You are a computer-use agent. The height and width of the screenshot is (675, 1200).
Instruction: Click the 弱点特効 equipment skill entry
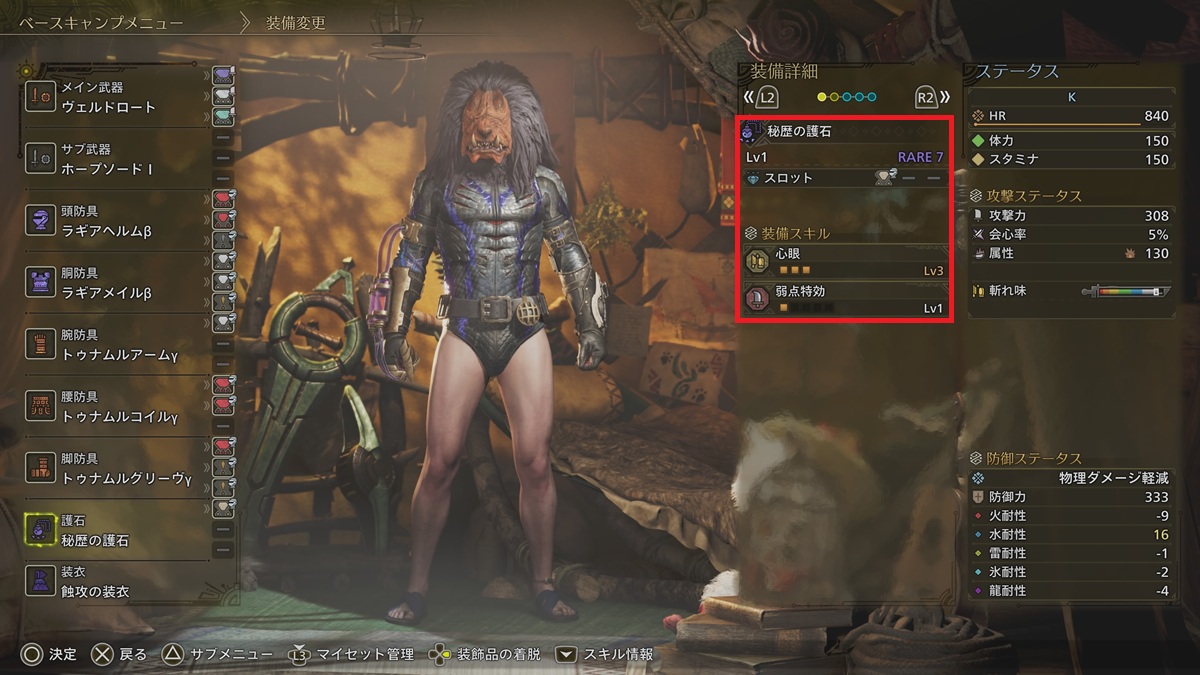click(845, 300)
